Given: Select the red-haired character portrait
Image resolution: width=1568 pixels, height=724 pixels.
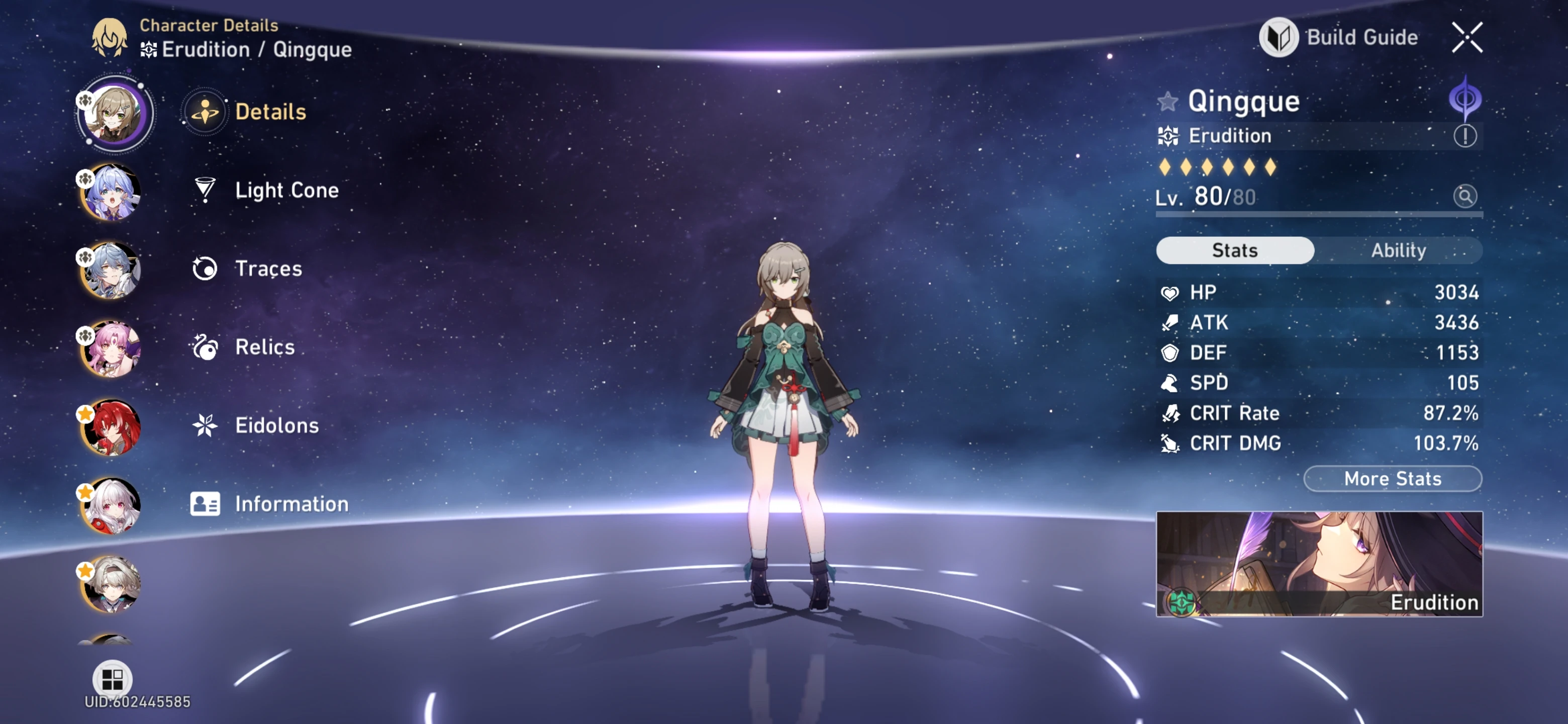Looking at the screenshot, I should 112,426.
